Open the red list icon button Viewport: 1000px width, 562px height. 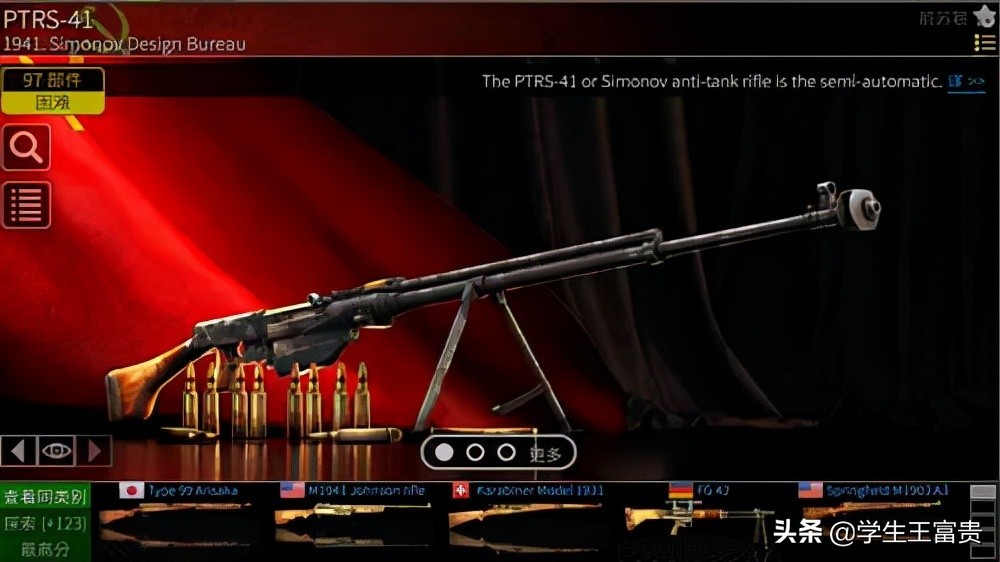tap(26, 205)
